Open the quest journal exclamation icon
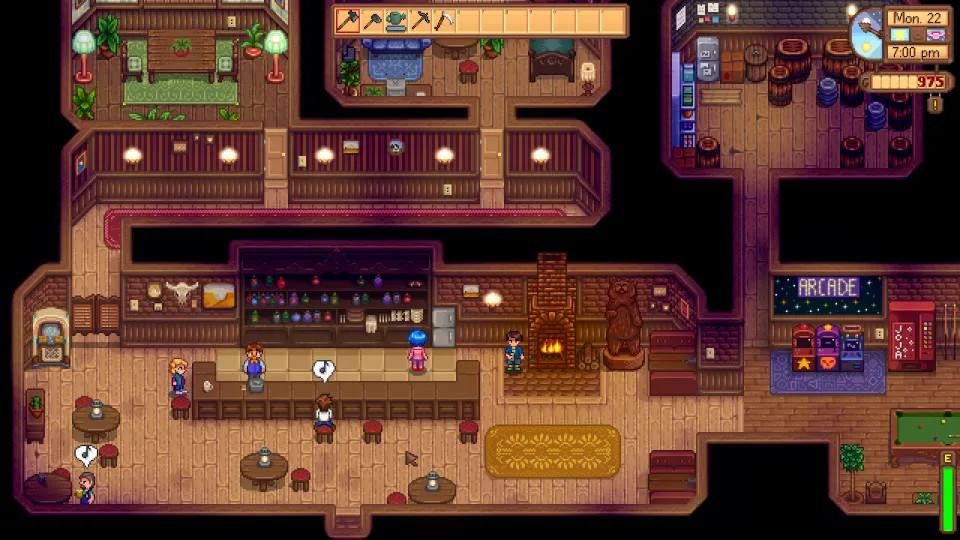The height and width of the screenshot is (540, 960). tap(936, 103)
